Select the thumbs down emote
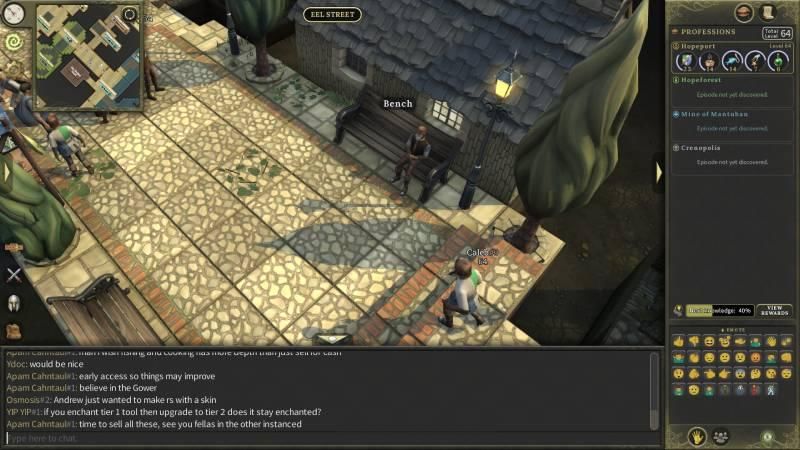 tap(694, 342)
